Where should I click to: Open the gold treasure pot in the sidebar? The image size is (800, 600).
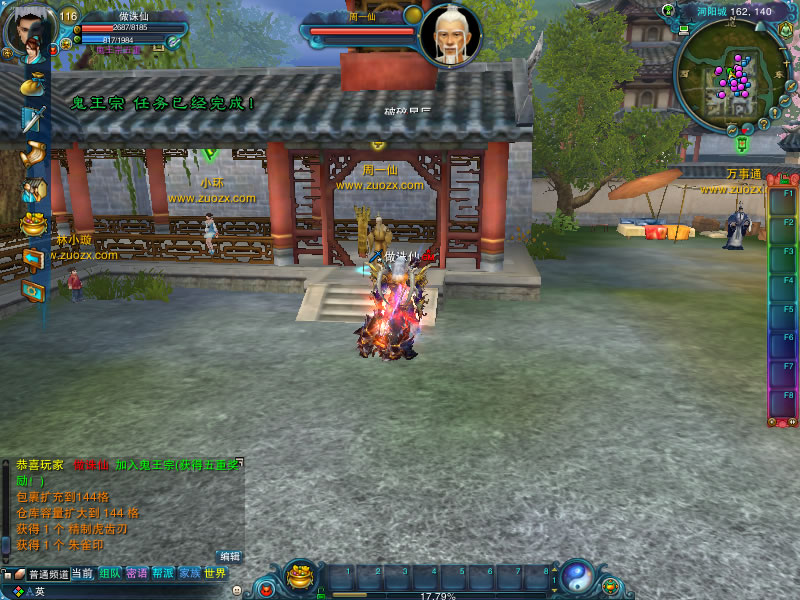coord(33,223)
